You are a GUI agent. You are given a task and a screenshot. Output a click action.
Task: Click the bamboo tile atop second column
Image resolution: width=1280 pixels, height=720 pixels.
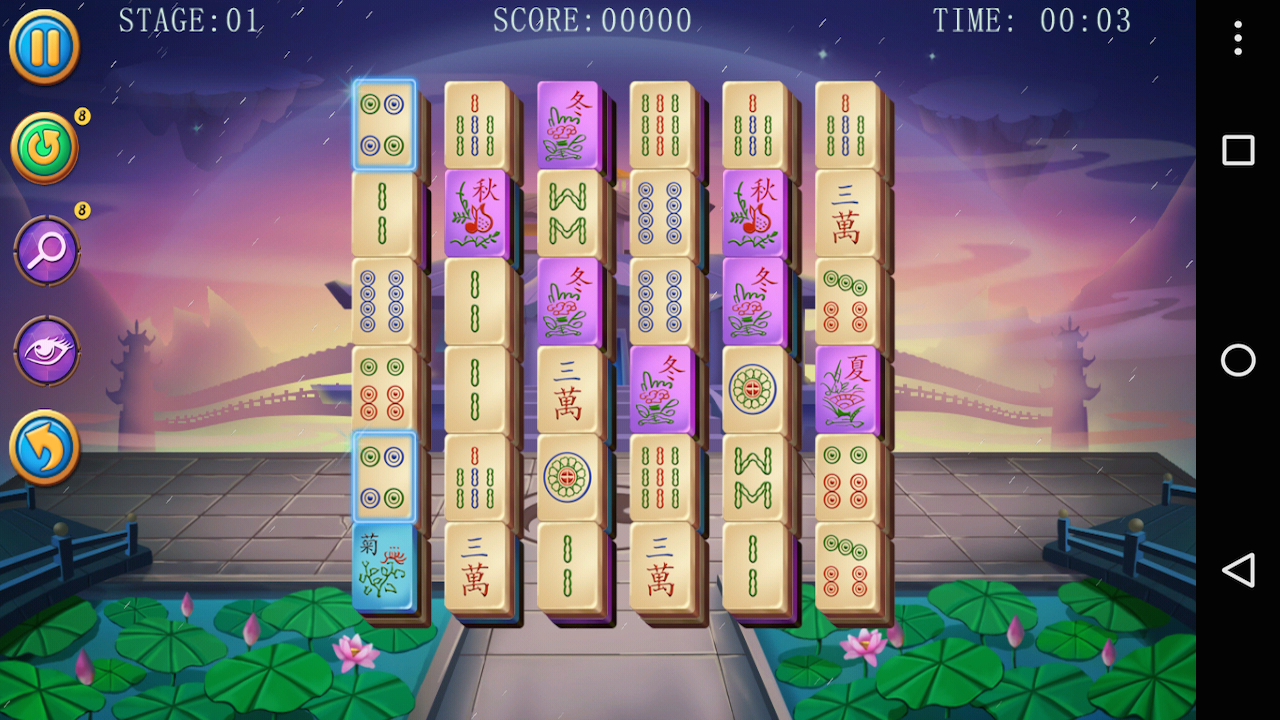click(x=477, y=123)
